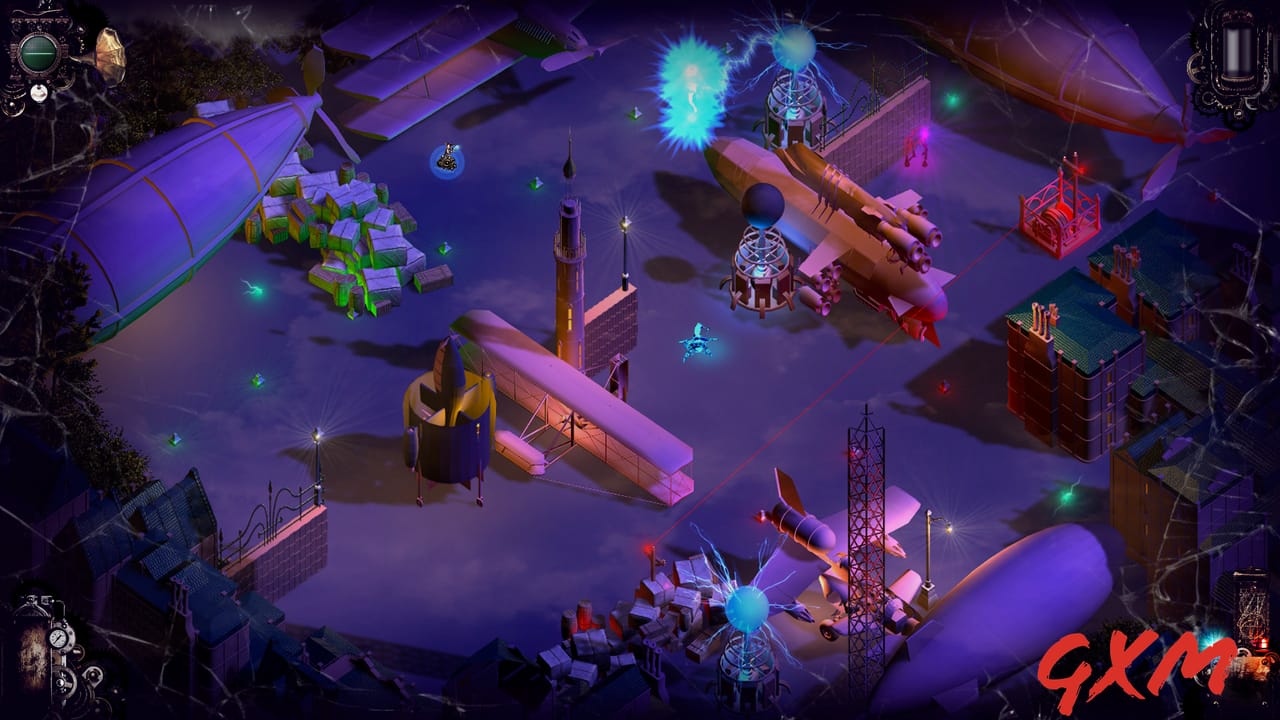Grab the floating coin sack pickup
Image resolution: width=1280 pixels, height=720 pixels.
point(448,158)
